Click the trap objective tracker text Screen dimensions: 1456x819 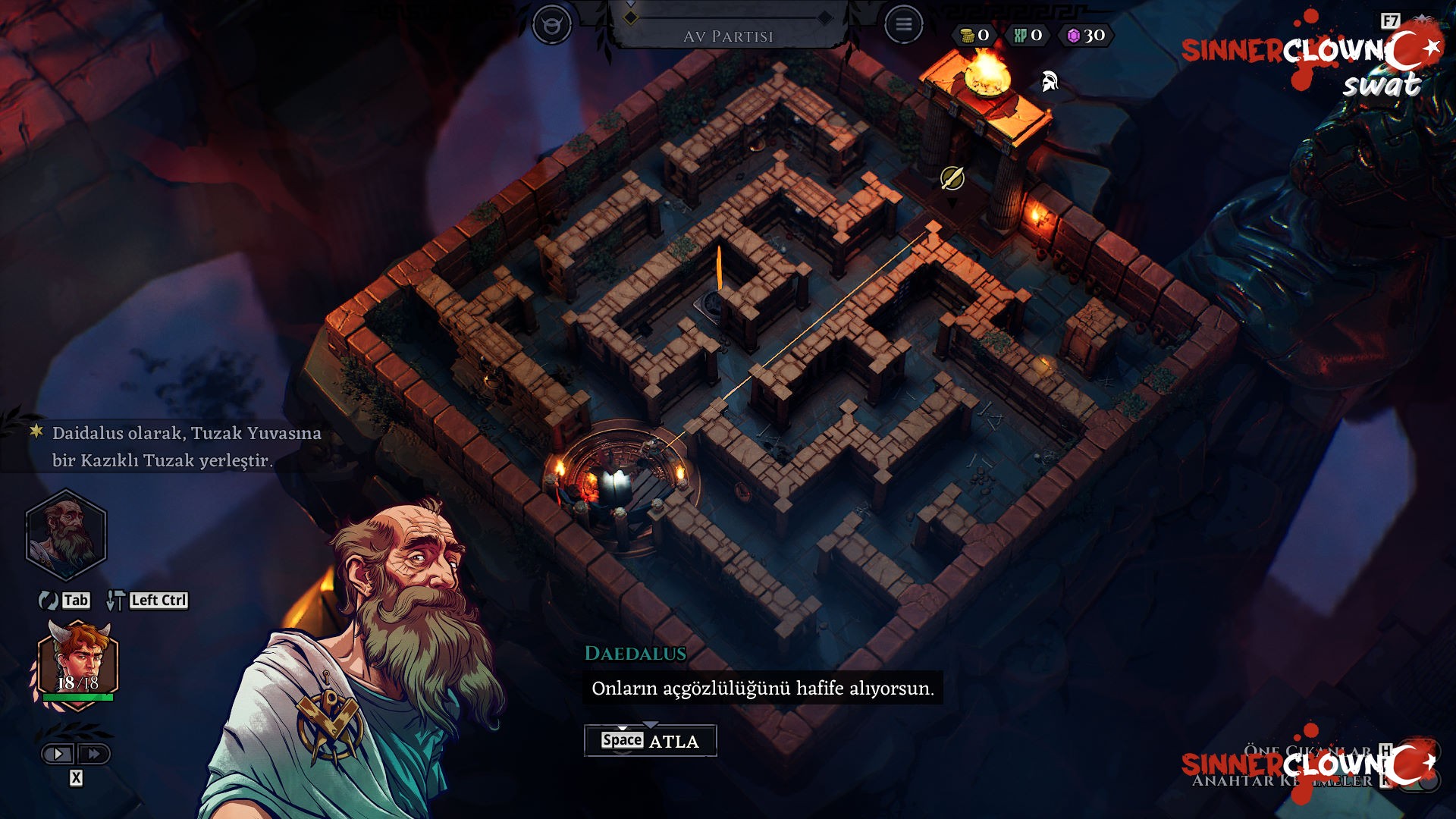coord(187,447)
